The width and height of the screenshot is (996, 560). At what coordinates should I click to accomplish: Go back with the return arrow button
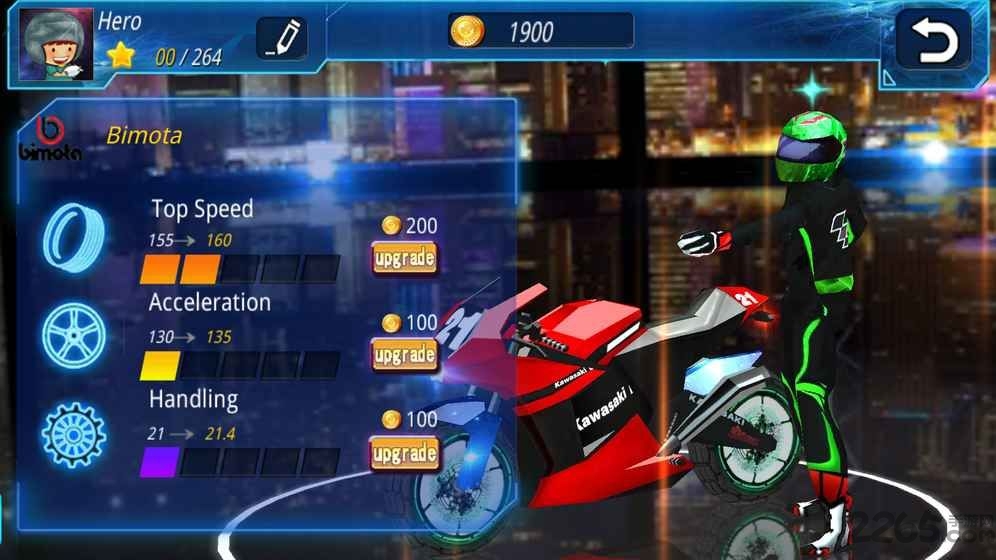point(933,40)
